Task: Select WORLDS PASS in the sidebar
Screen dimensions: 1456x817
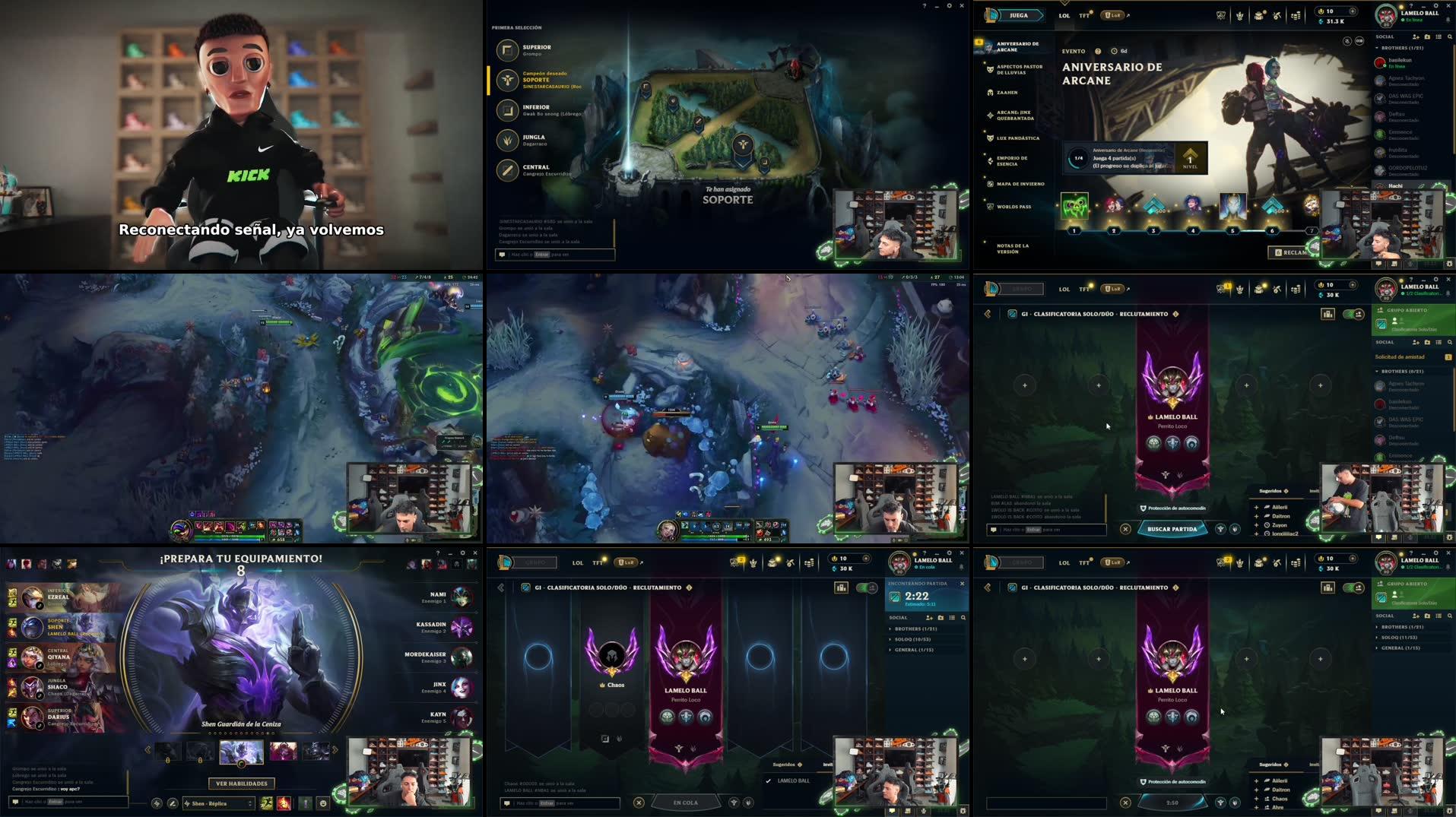Action: click(1013, 206)
